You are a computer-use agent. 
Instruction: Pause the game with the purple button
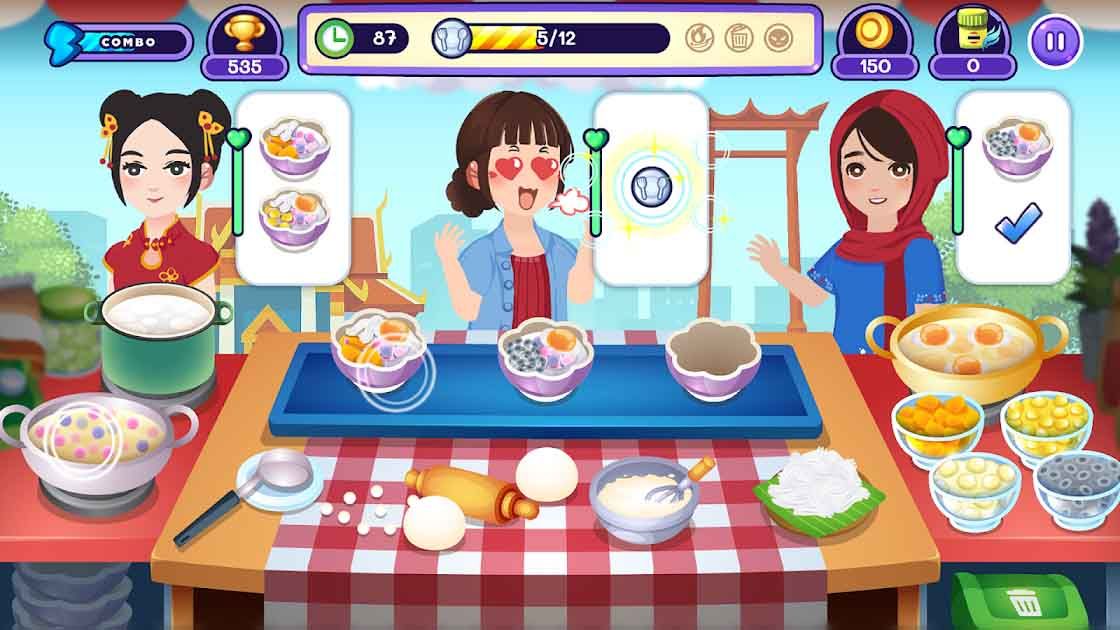point(1055,42)
